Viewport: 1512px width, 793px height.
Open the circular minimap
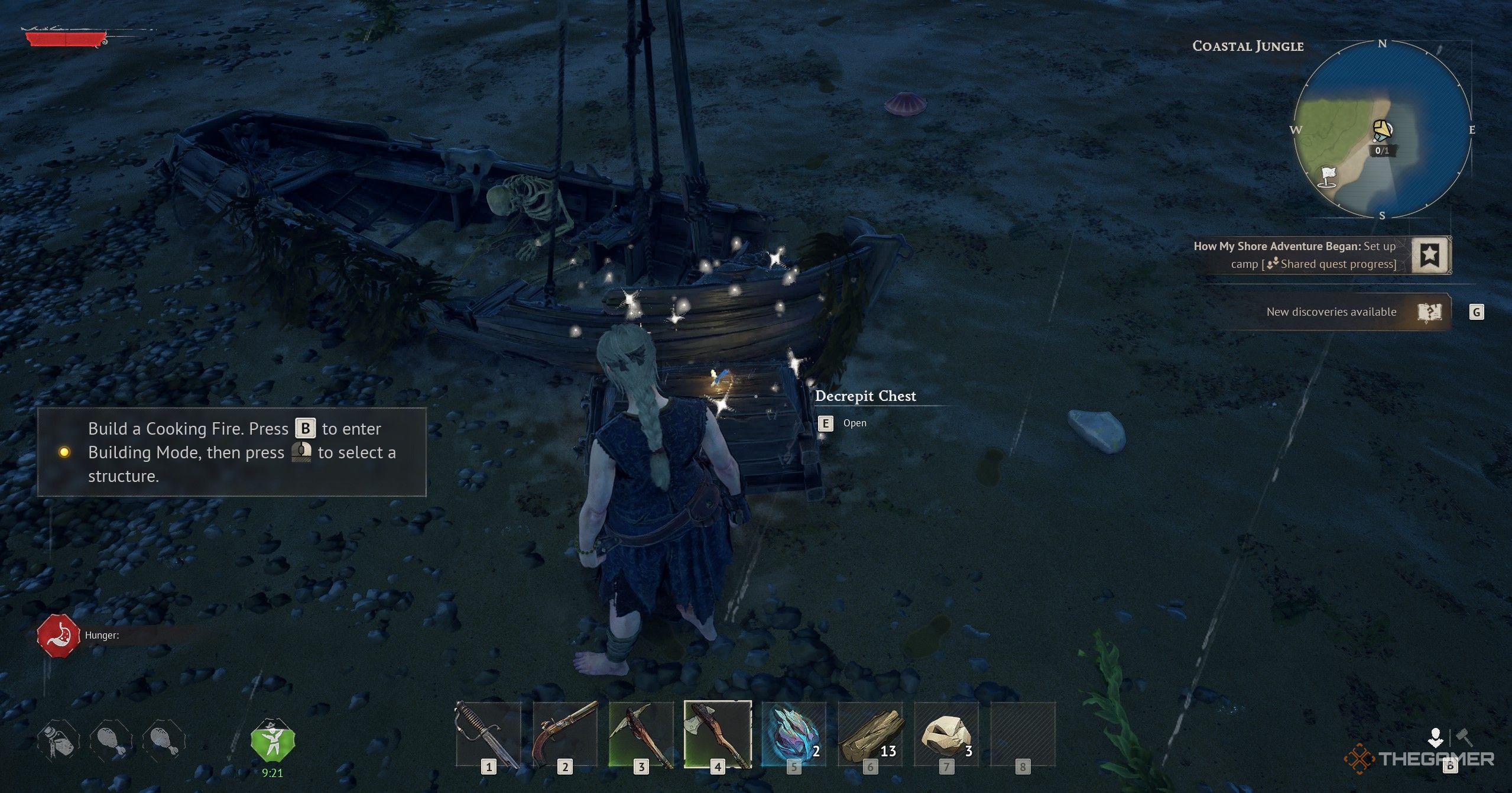(1382, 130)
